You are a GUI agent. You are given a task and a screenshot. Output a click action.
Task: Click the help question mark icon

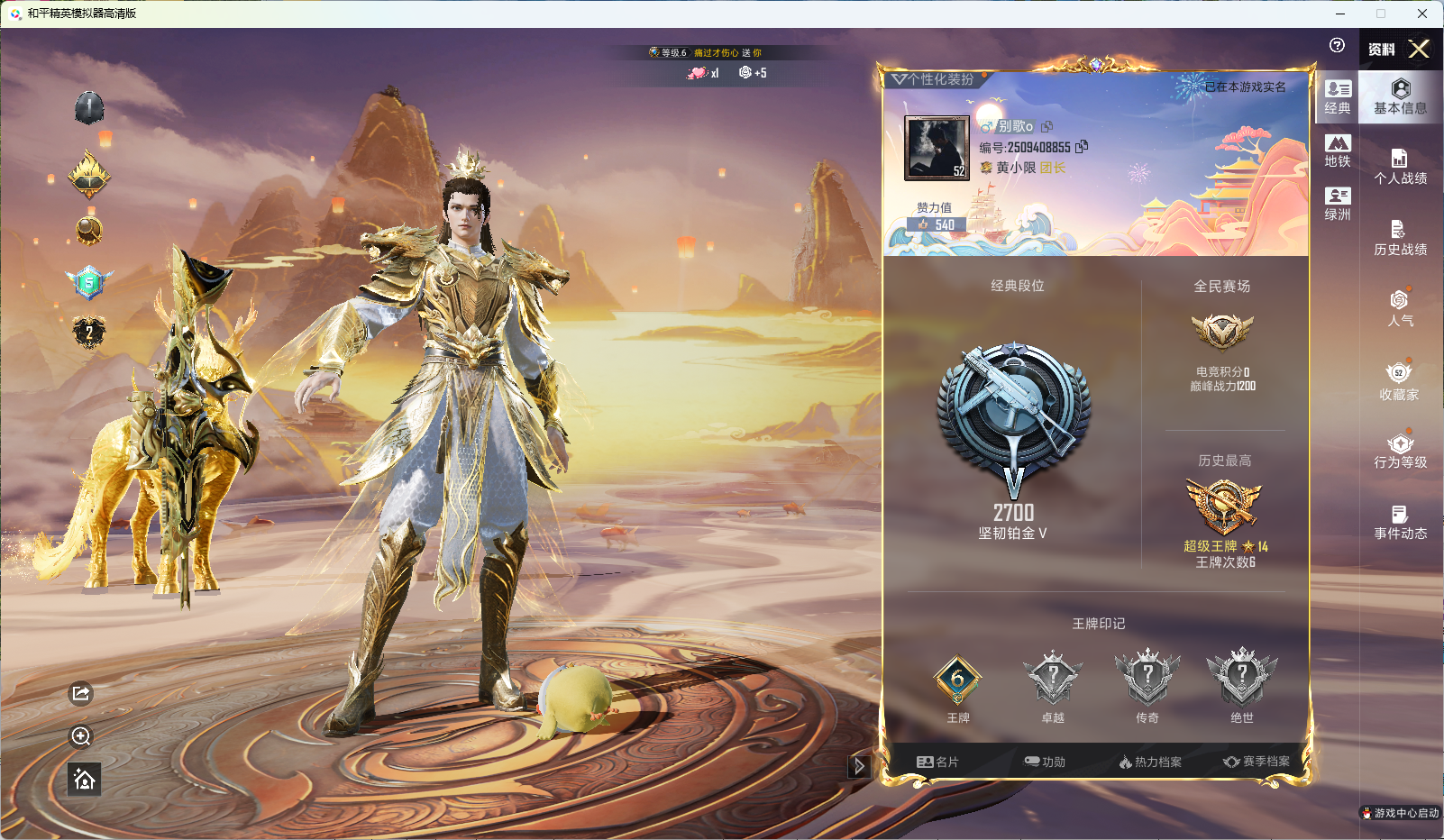1337,45
